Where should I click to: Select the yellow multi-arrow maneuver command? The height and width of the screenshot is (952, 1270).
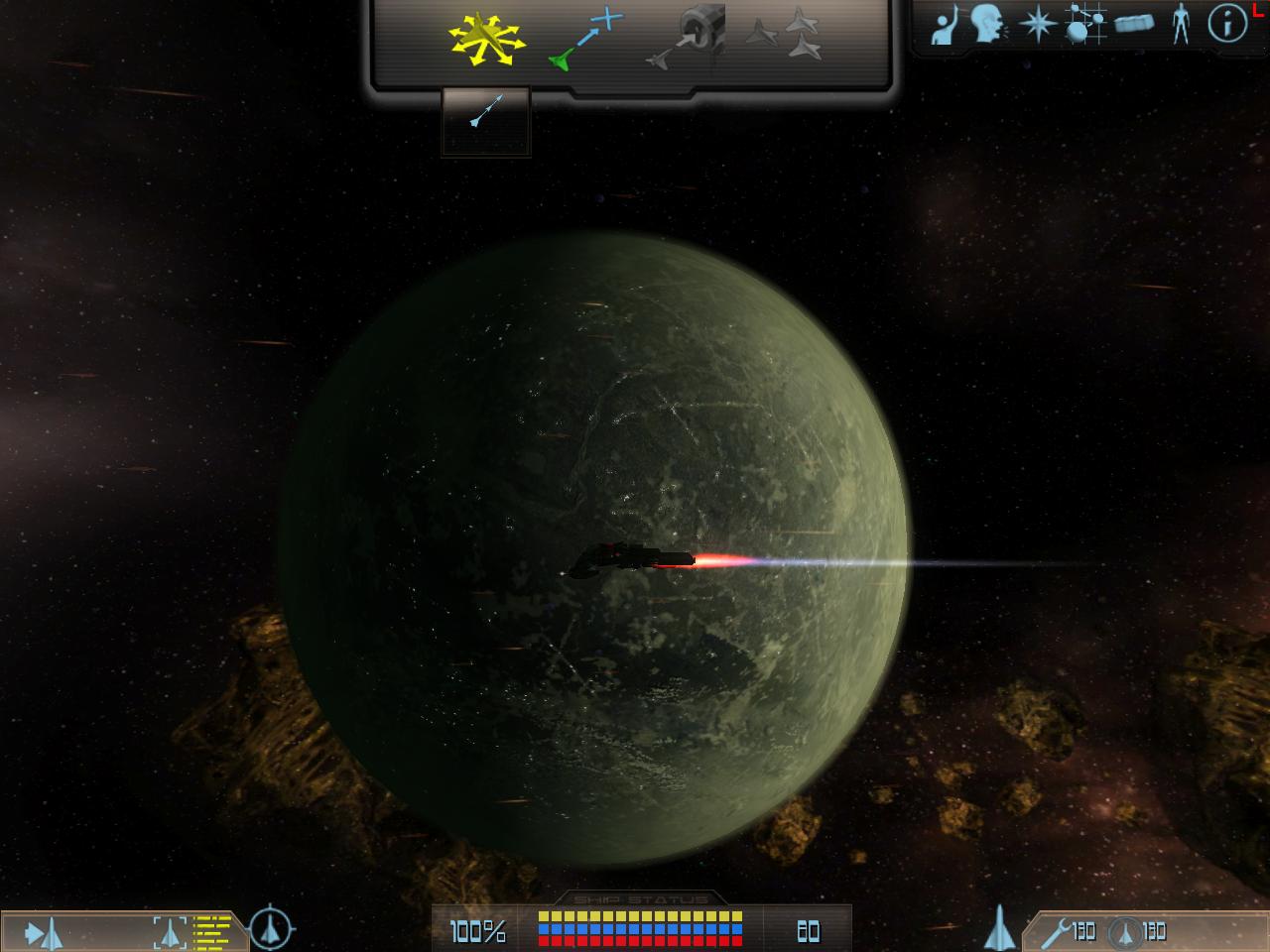coord(487,40)
